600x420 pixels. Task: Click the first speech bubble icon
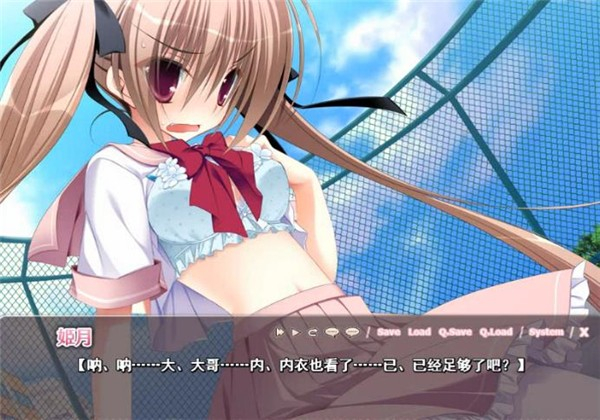coord(329,331)
